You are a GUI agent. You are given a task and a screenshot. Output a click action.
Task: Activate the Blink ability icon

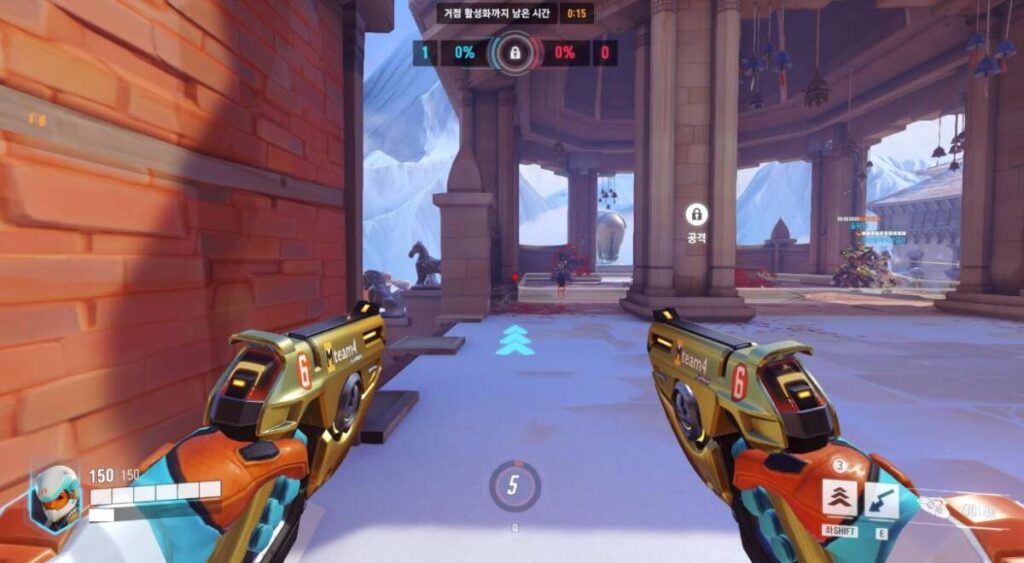click(840, 497)
